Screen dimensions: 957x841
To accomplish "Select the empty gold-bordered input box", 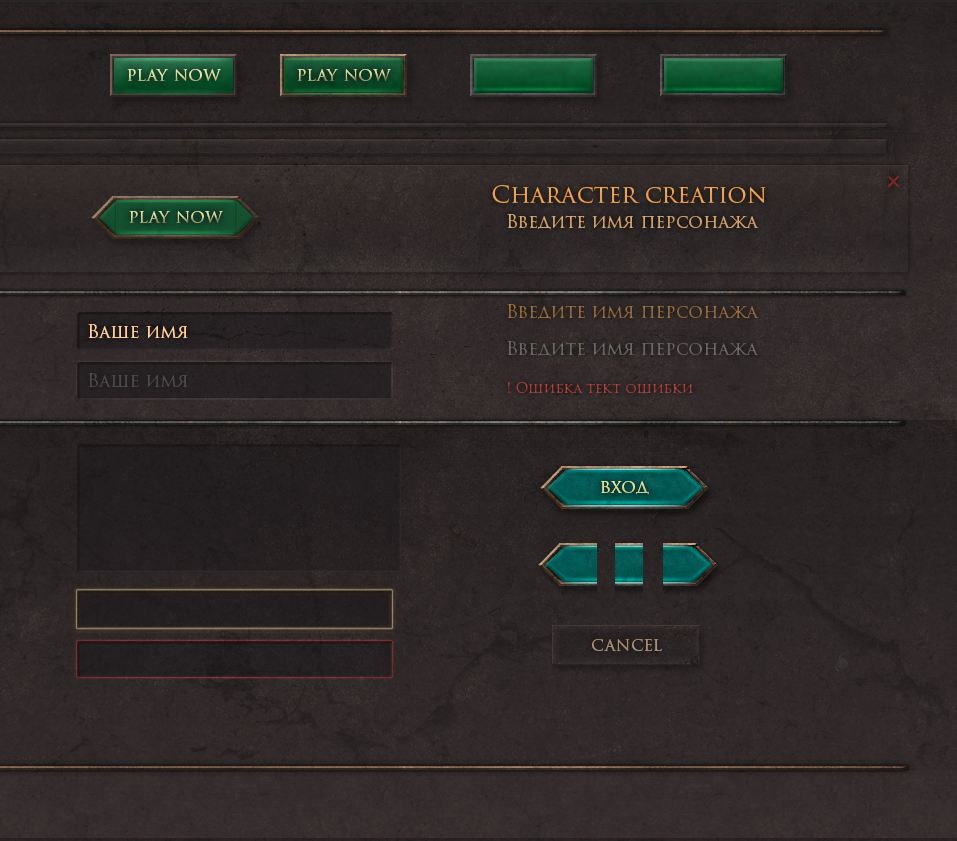I will tap(234, 609).
